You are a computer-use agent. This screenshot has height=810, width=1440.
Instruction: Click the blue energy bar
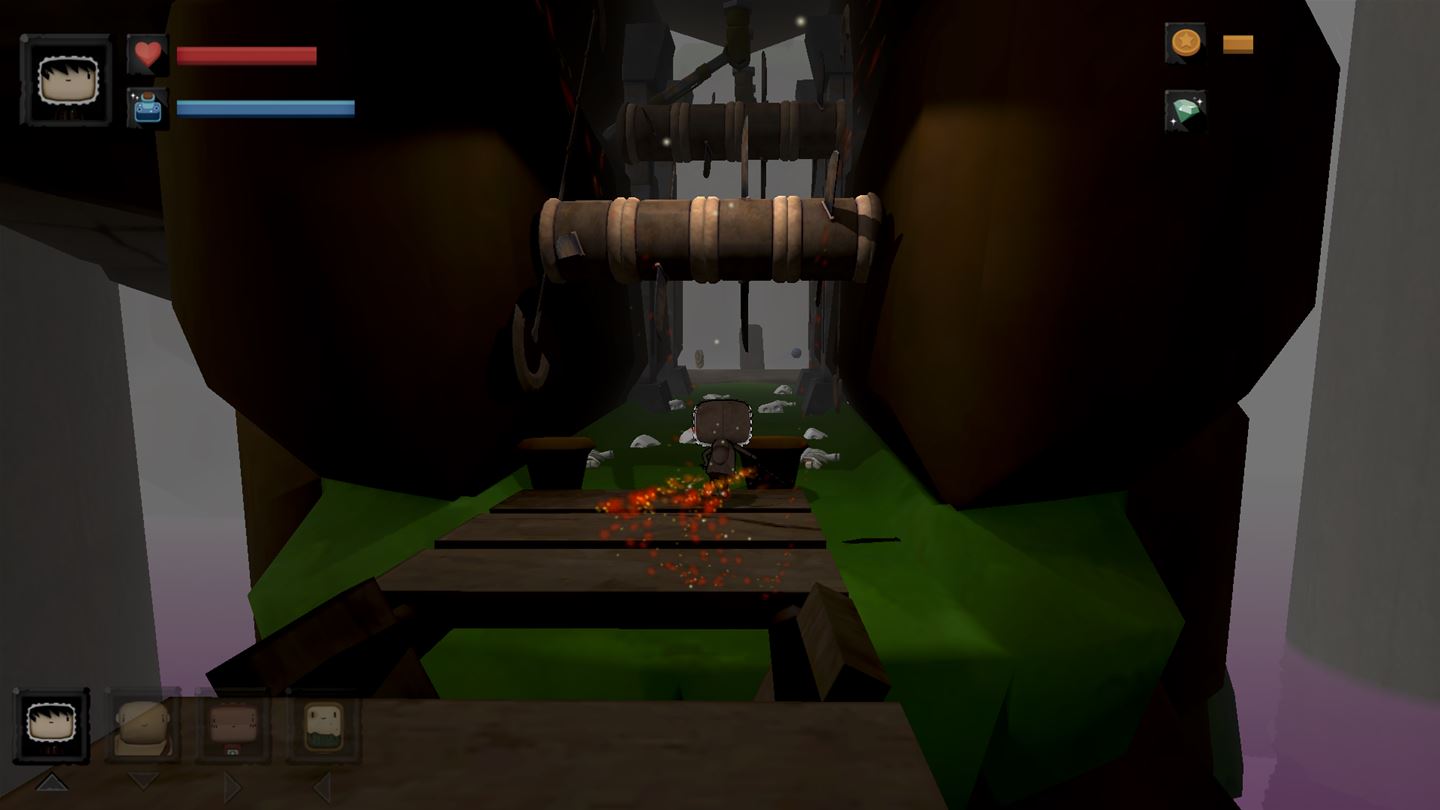pyautogui.click(x=265, y=106)
